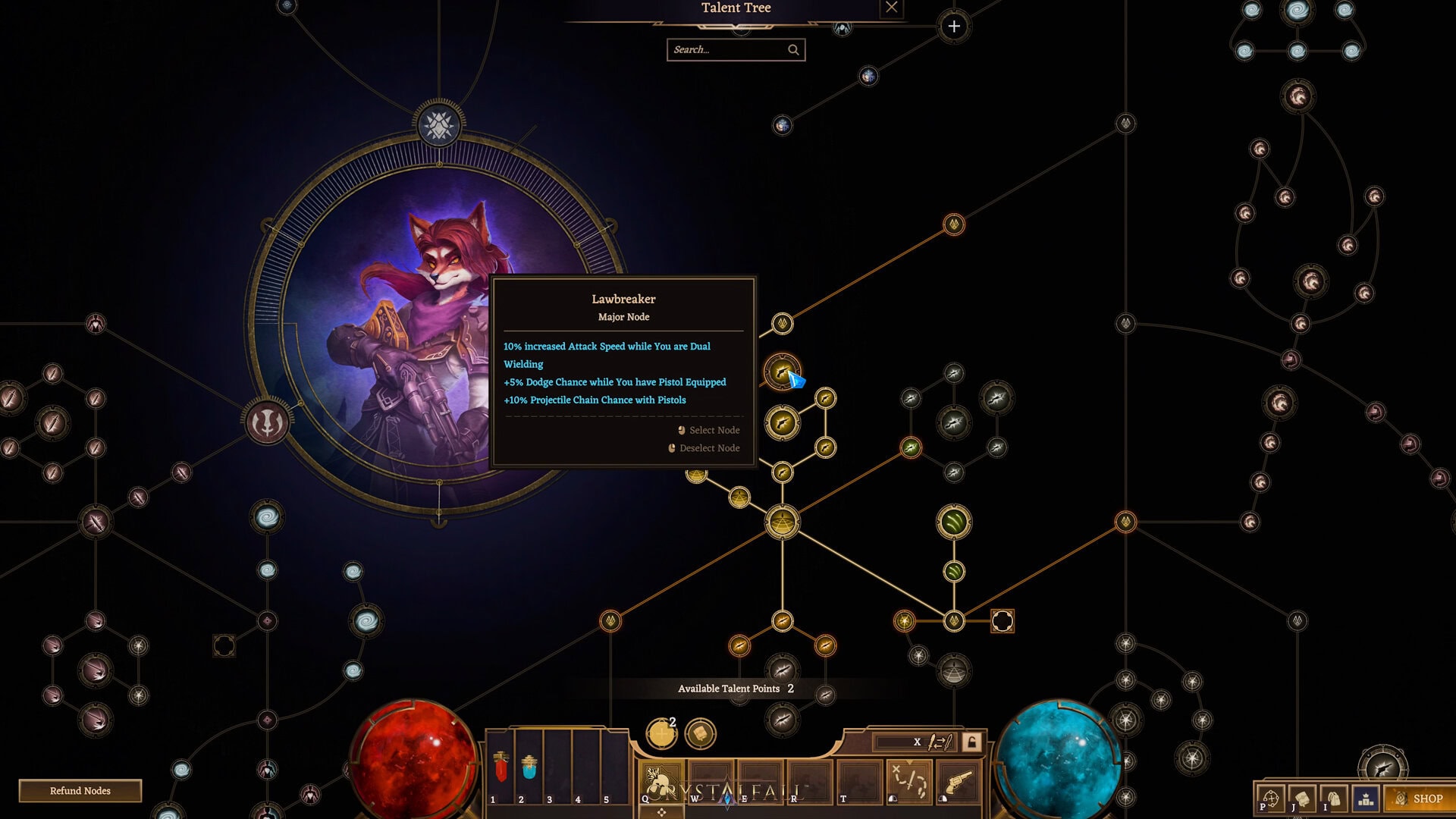Open the journal book icon
Screen dimensions: 1456x819
click(x=1302, y=799)
